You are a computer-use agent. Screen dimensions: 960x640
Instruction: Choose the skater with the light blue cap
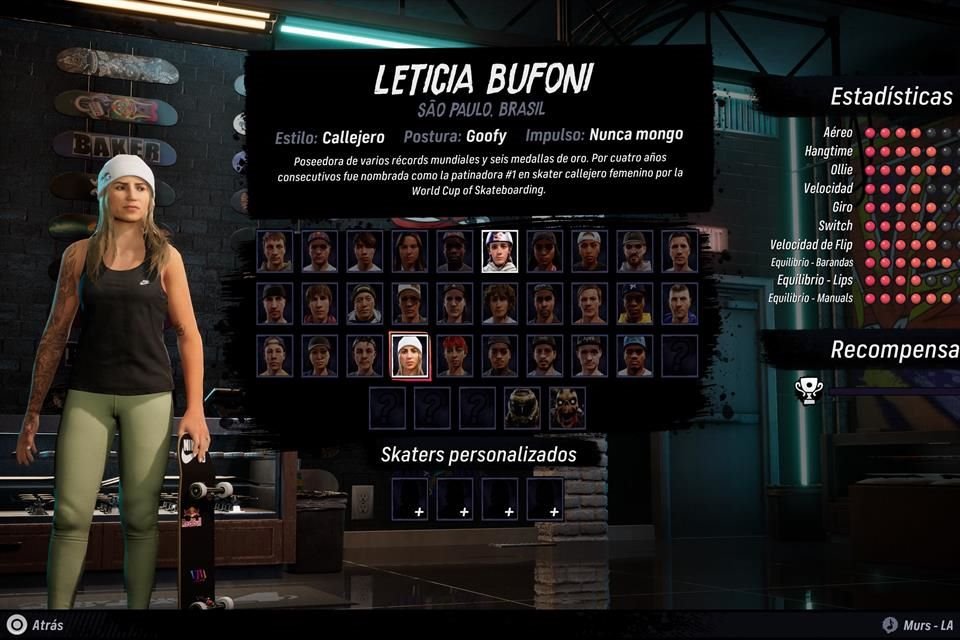coord(634,356)
